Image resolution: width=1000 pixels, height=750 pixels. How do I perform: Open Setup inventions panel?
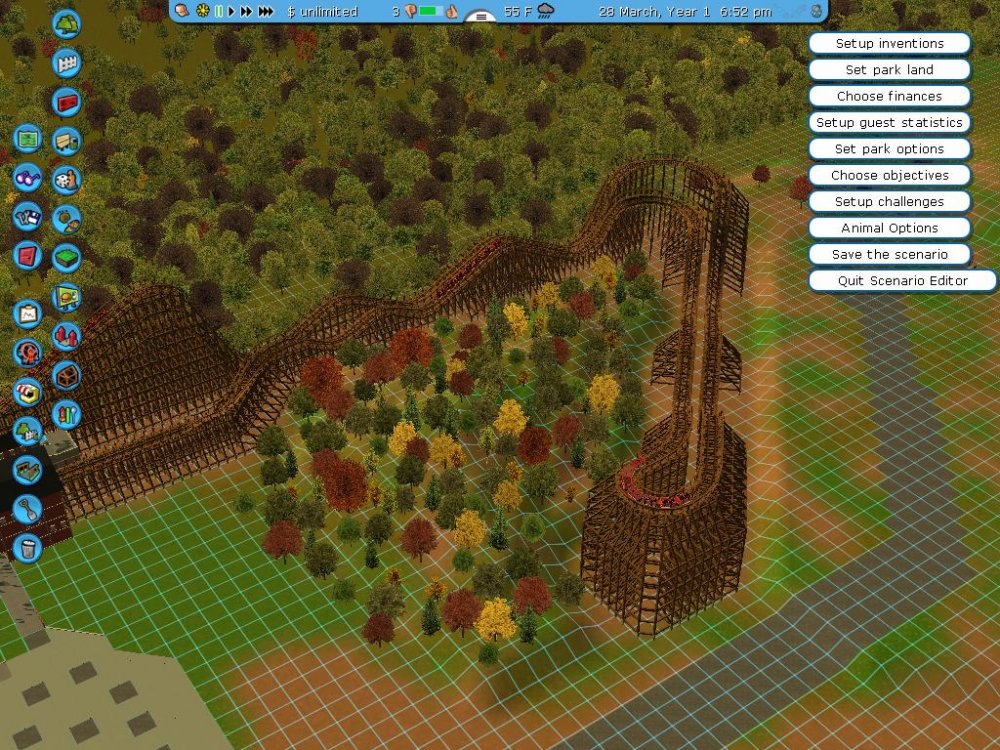(x=889, y=44)
